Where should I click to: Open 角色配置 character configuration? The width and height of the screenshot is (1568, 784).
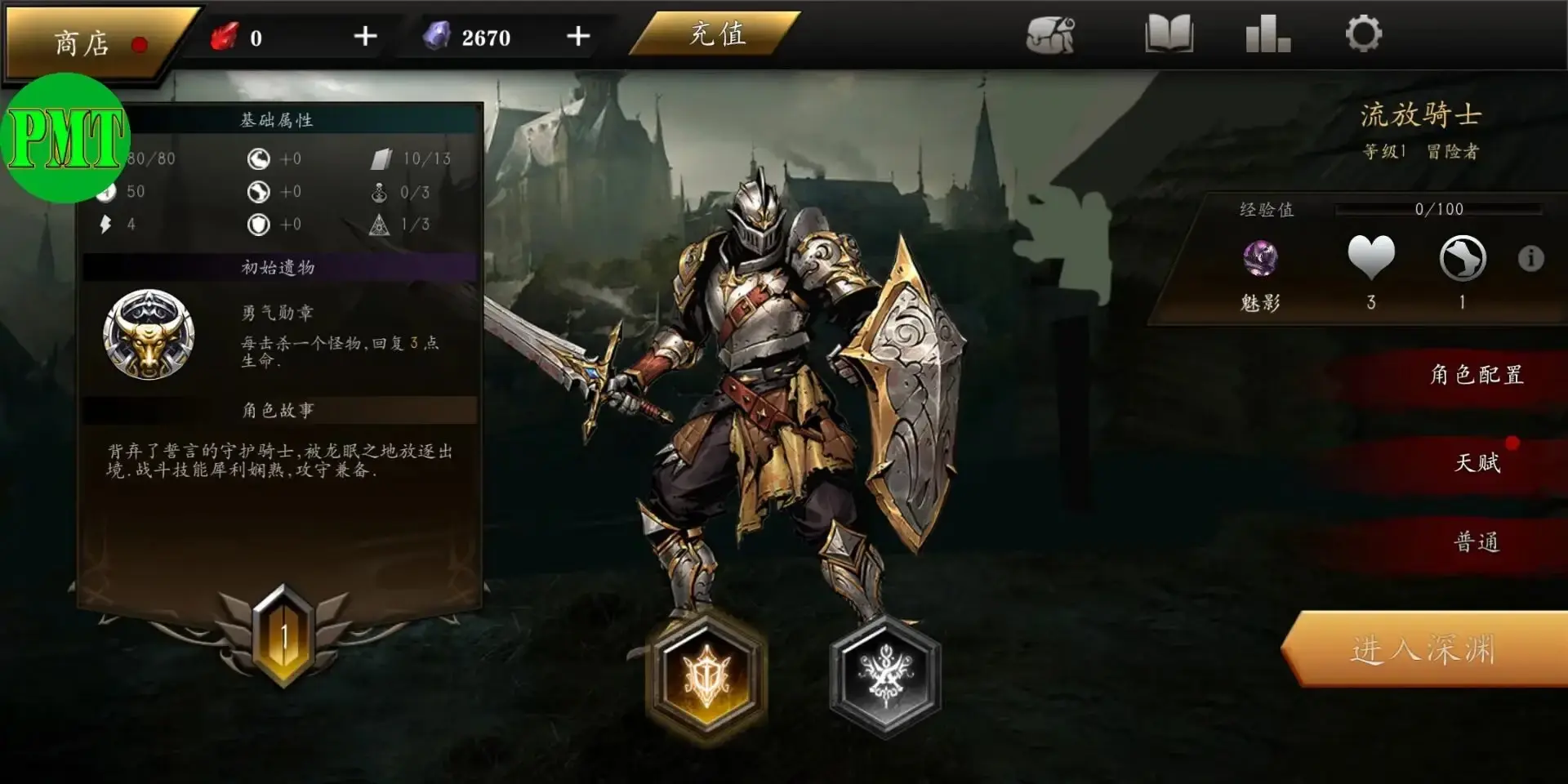1476,375
